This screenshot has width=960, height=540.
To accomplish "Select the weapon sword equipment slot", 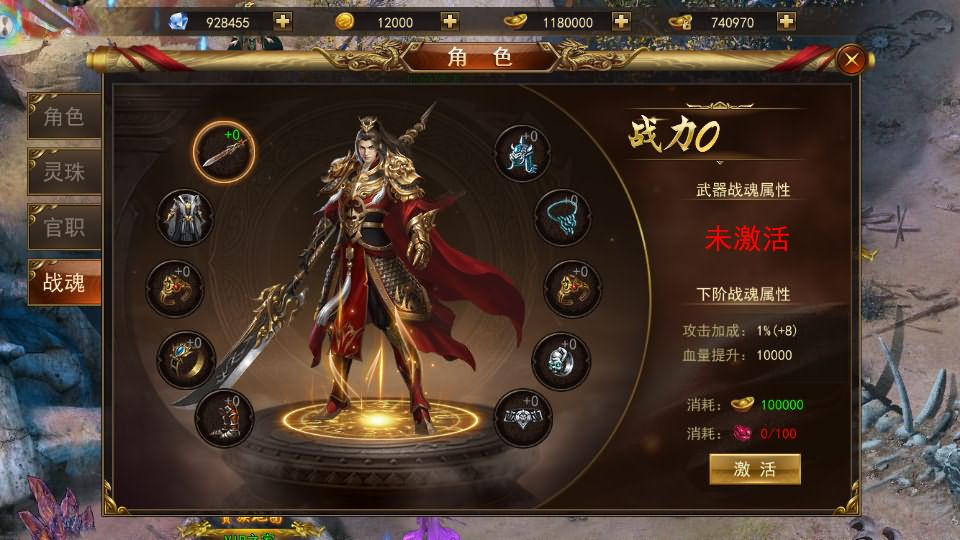I will [223, 152].
